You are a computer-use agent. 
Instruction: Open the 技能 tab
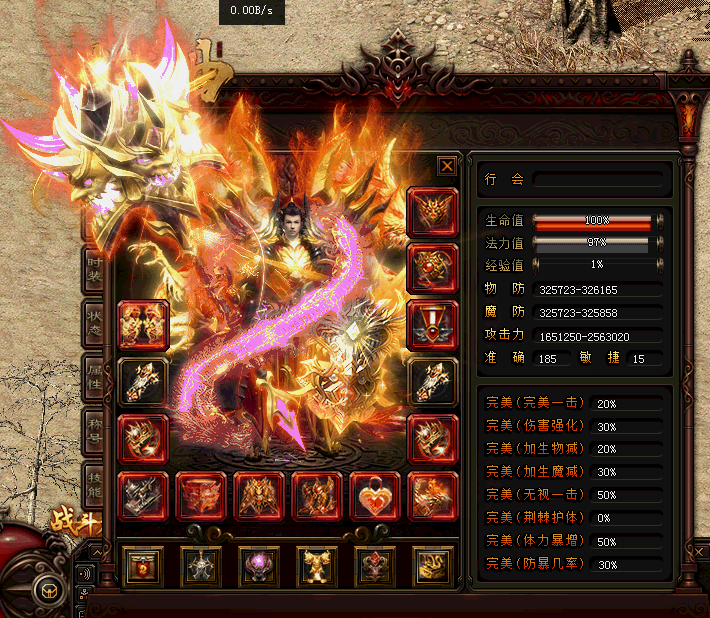pyautogui.click(x=95, y=487)
